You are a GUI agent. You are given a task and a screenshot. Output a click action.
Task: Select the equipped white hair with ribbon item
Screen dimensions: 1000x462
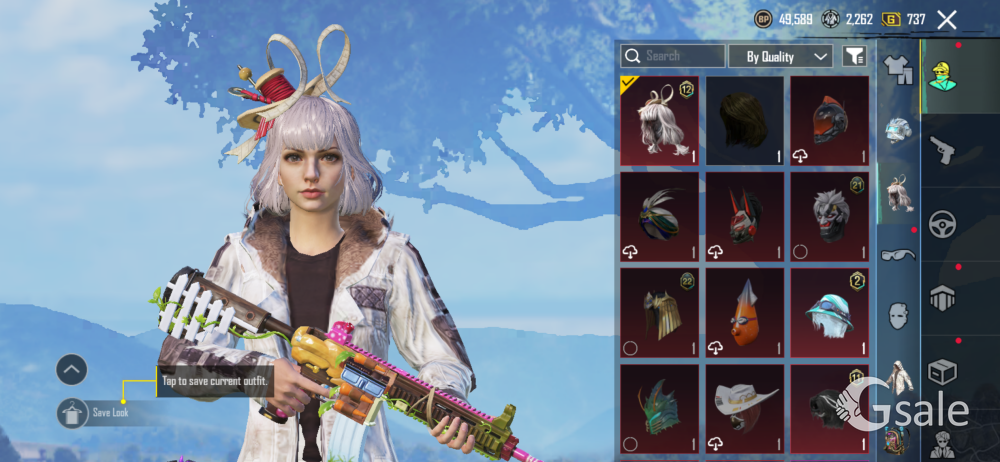coord(660,121)
